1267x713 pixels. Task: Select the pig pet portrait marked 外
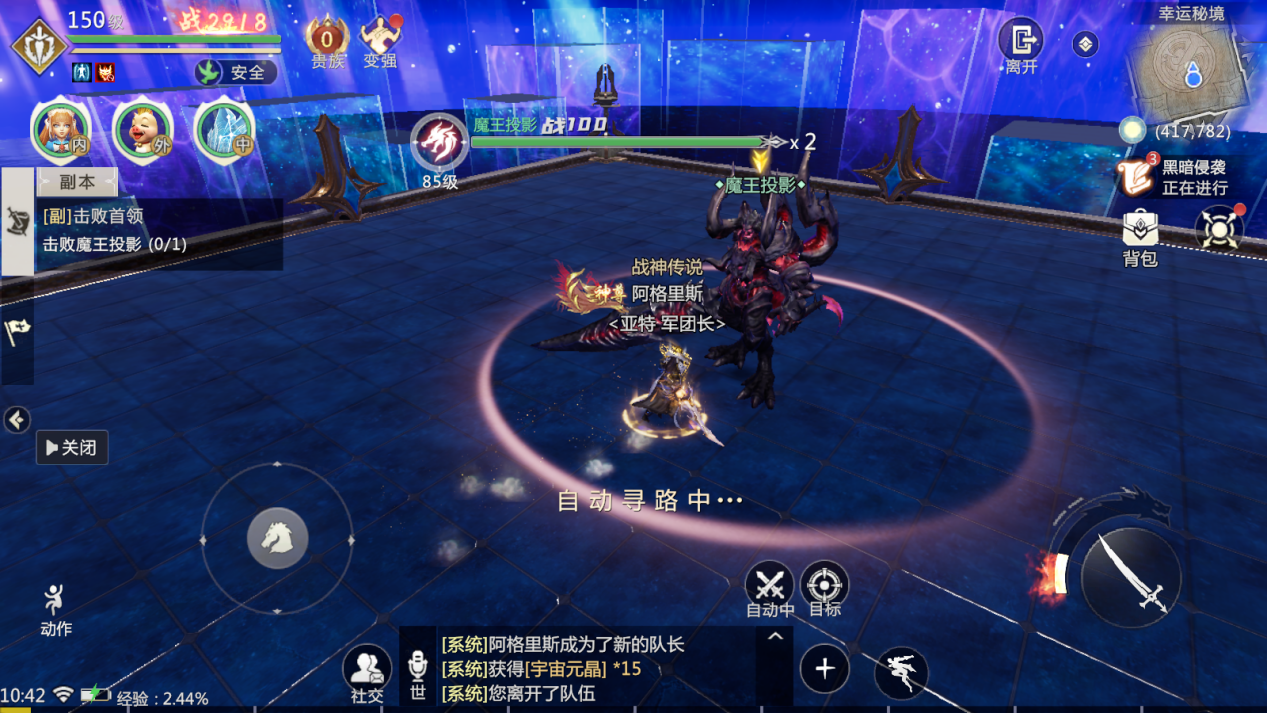[143, 131]
